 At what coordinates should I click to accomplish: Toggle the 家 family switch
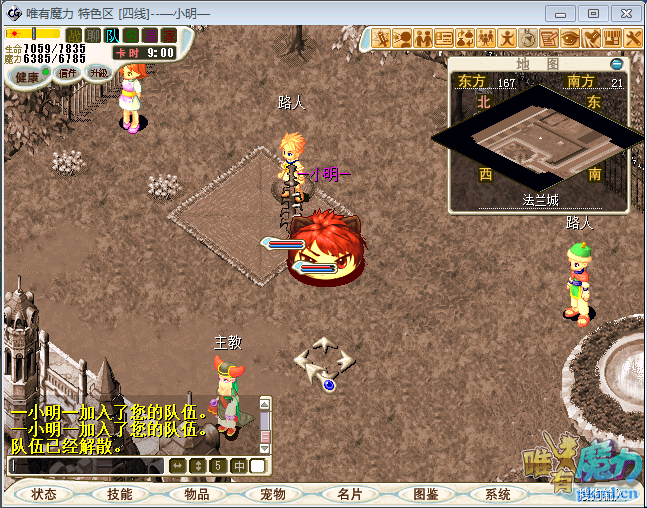point(169,35)
